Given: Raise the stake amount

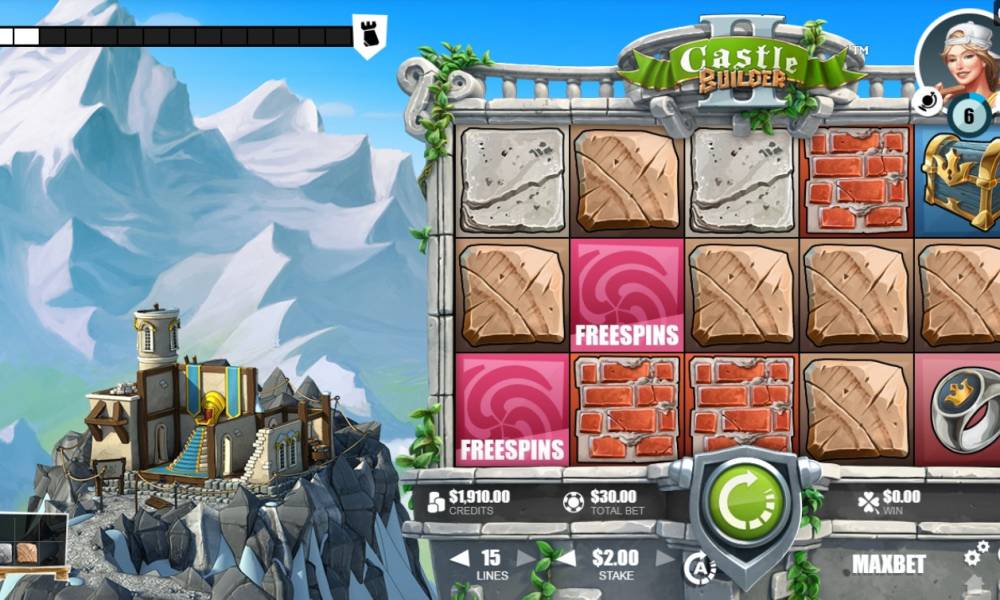Looking at the screenshot, I should click(x=664, y=558).
